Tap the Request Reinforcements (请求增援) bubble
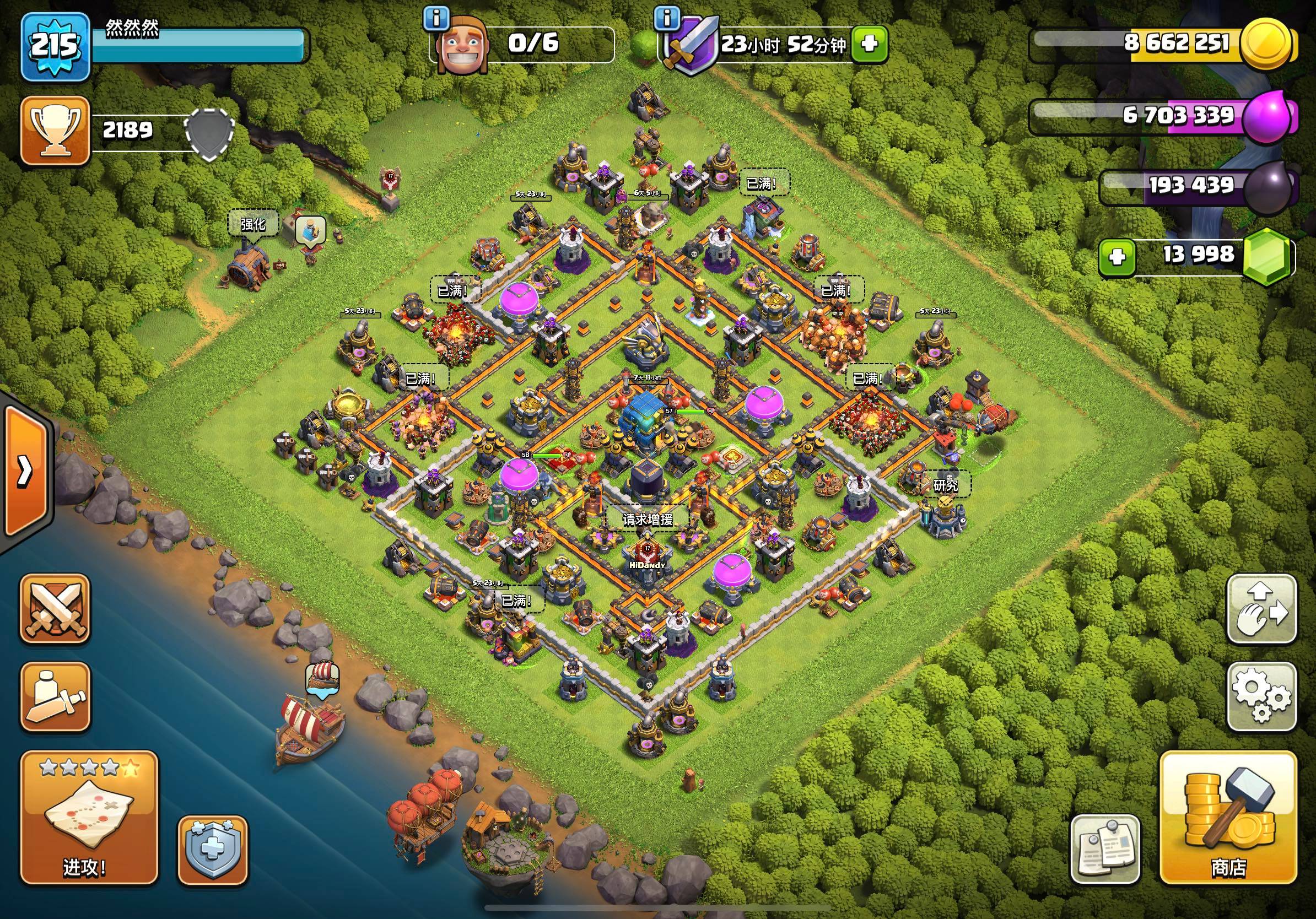 tap(648, 519)
